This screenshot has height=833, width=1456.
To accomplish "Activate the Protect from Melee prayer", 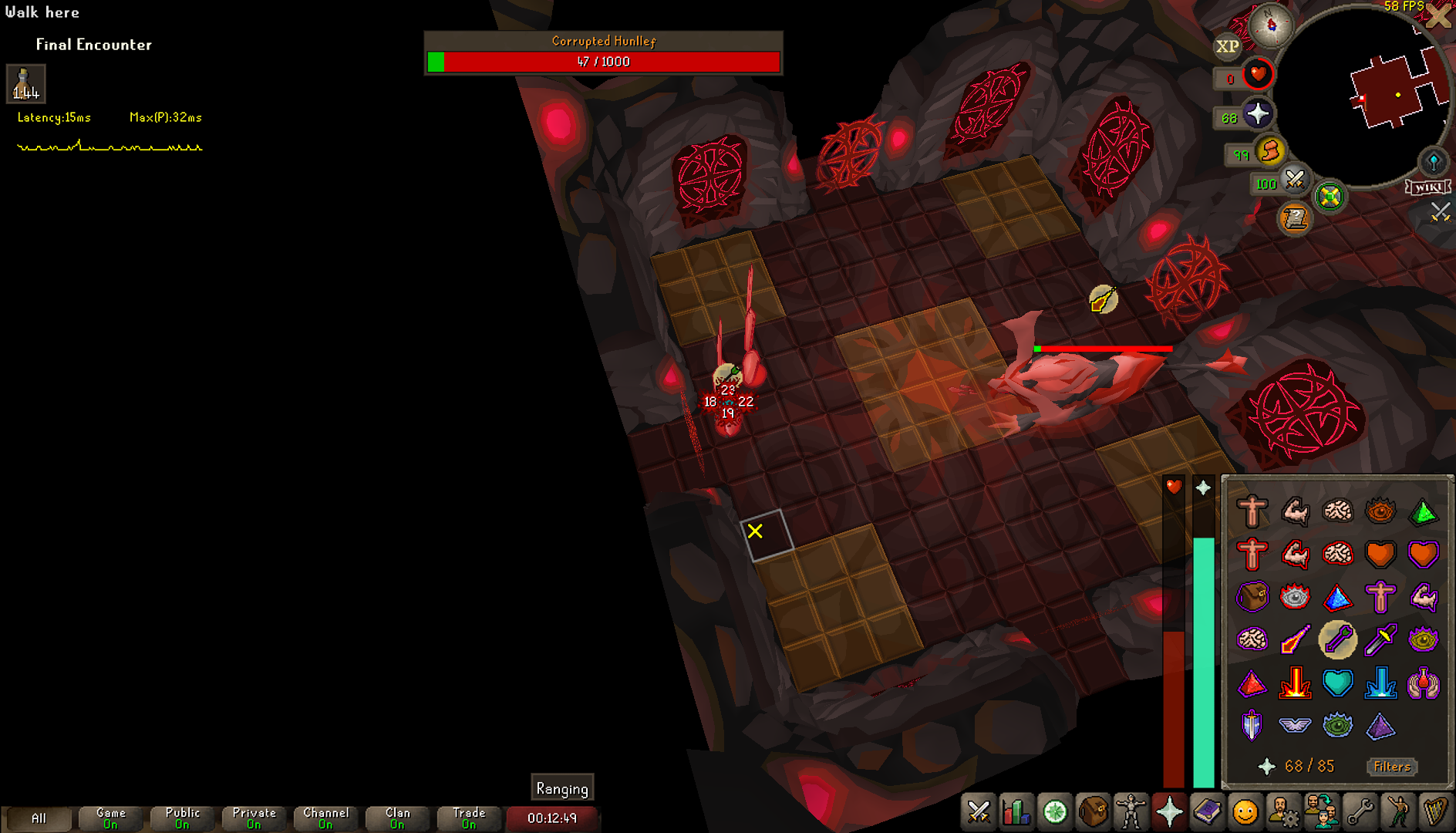I will click(1380, 639).
